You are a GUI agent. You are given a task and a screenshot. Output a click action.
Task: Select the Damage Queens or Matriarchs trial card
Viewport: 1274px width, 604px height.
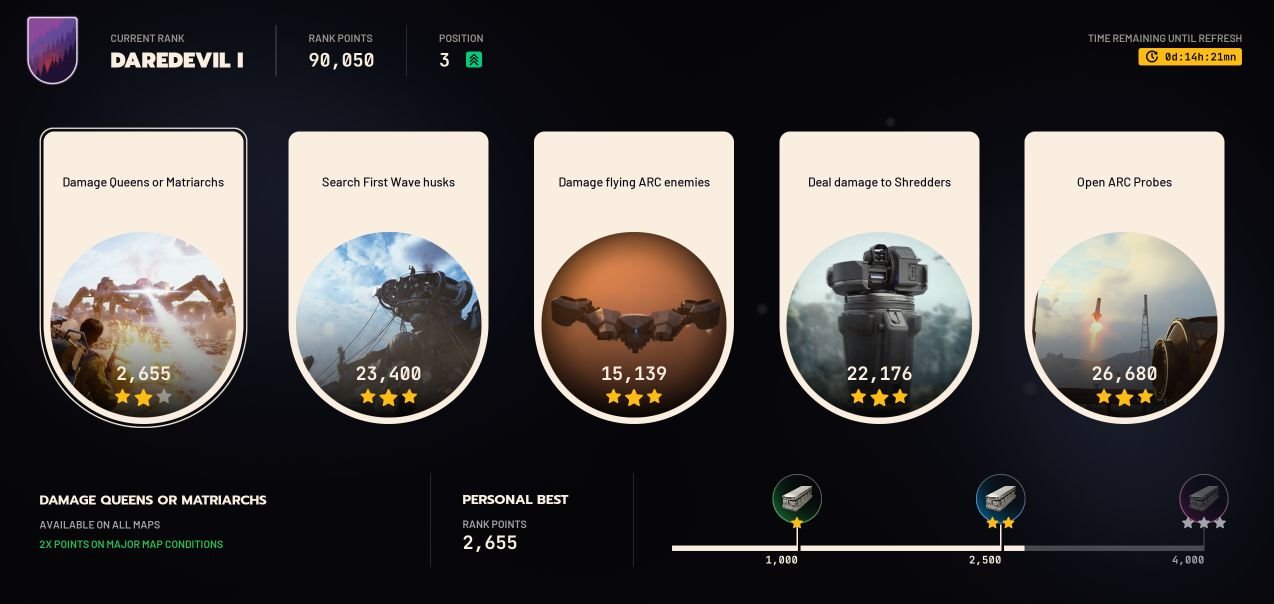(143, 275)
